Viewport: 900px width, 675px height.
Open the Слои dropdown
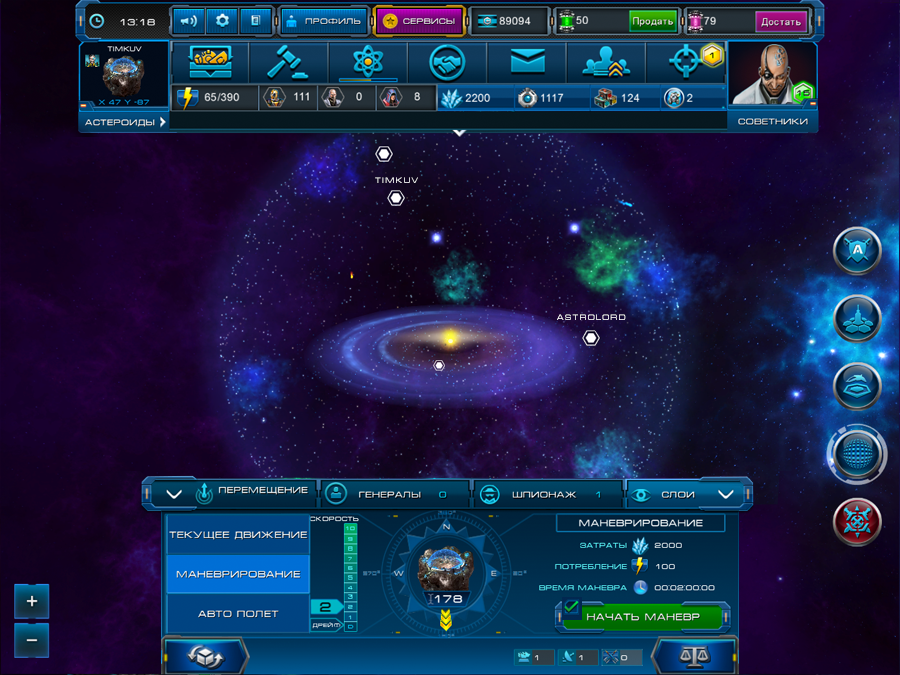coord(690,494)
